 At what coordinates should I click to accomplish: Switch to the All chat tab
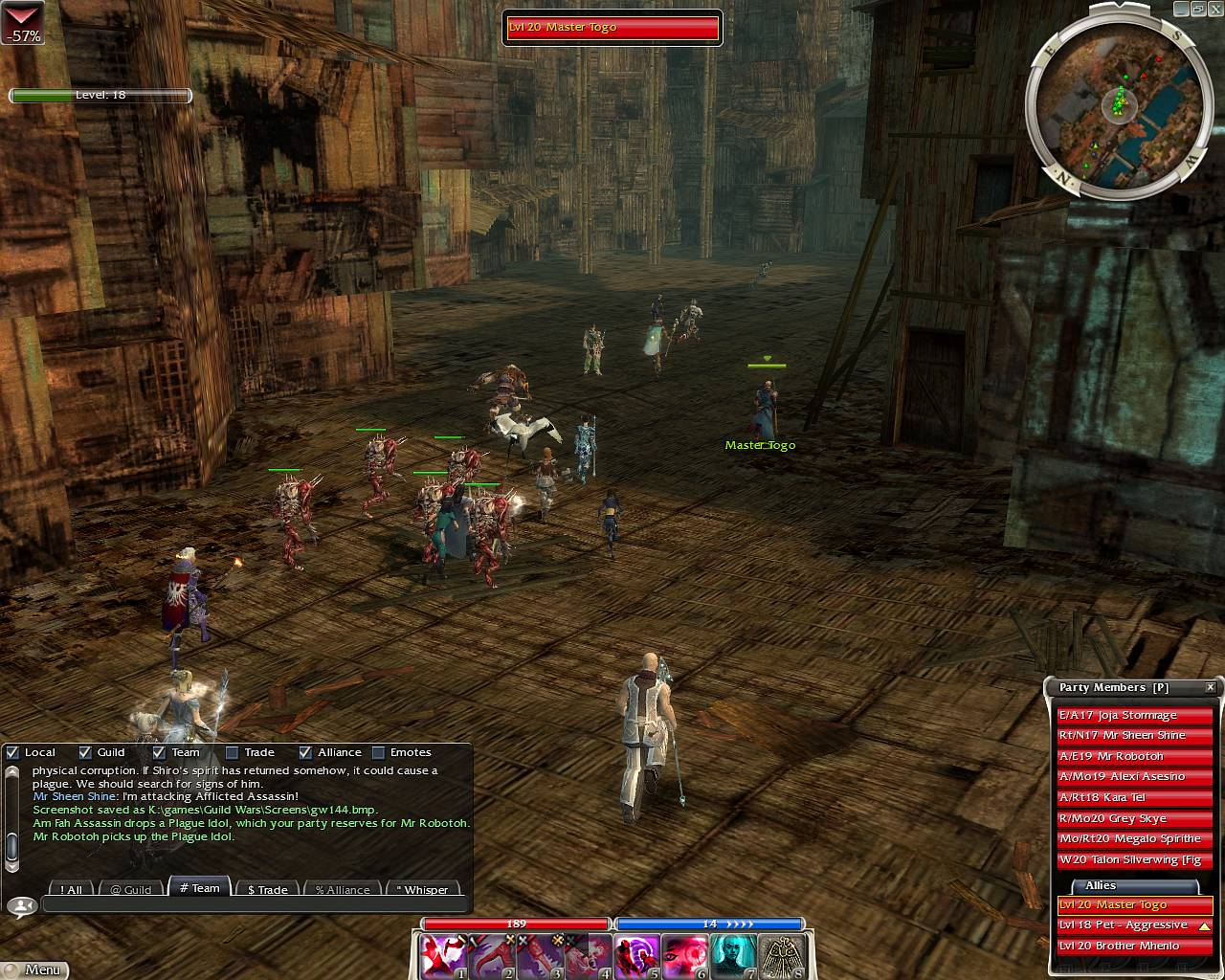(71, 889)
